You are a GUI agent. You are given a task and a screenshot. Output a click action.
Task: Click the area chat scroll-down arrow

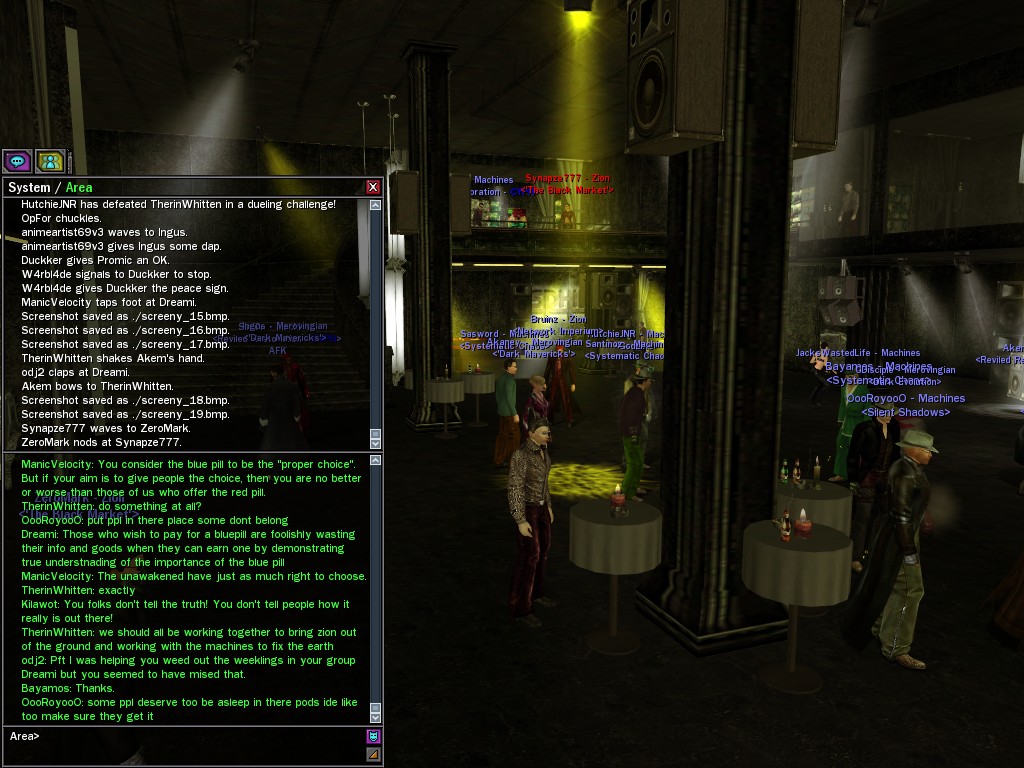point(376,716)
